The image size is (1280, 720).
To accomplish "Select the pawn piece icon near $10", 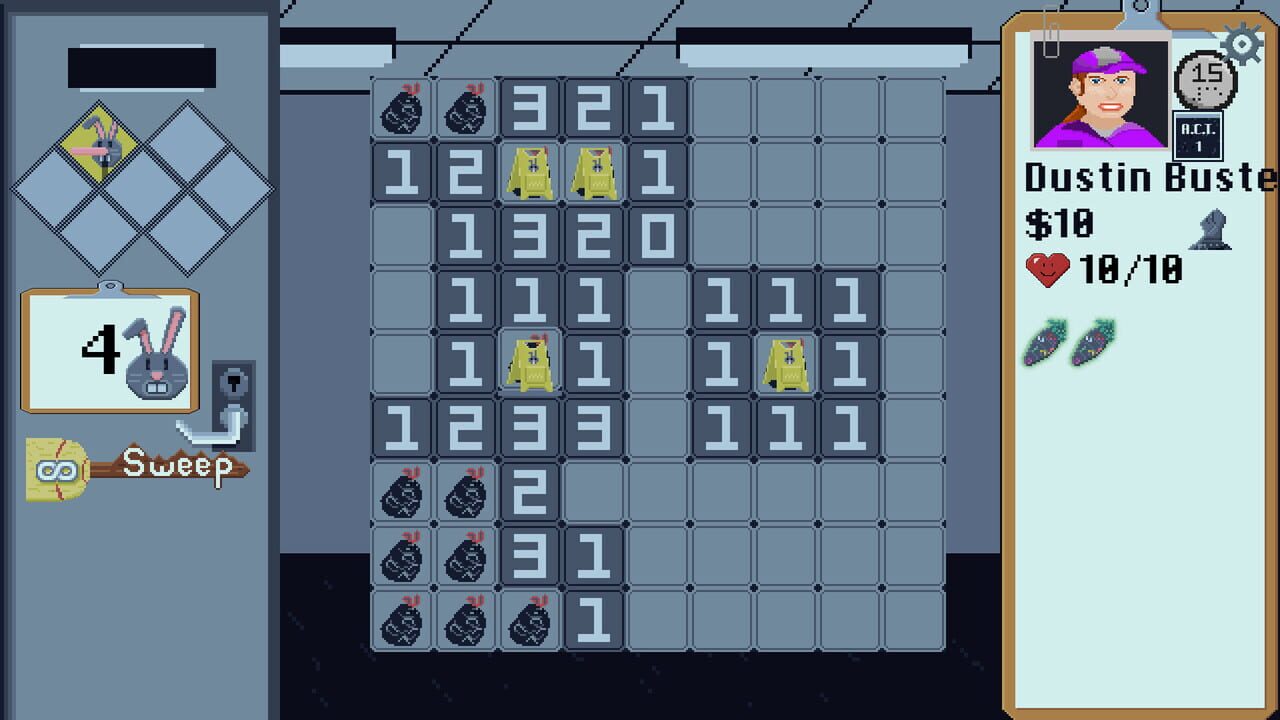I will coord(1213,228).
